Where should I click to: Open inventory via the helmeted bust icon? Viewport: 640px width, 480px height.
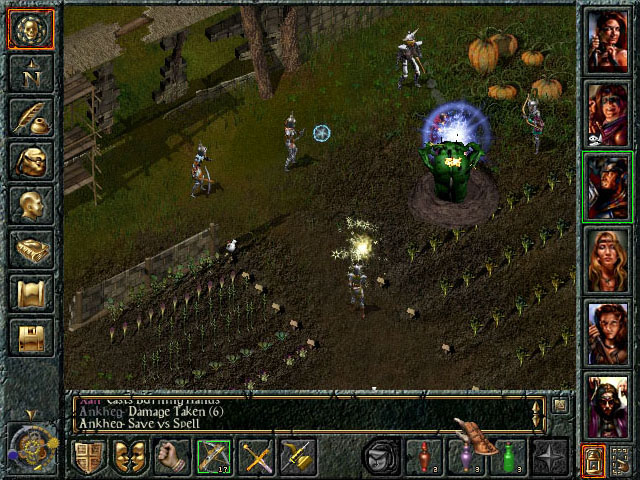(29, 161)
